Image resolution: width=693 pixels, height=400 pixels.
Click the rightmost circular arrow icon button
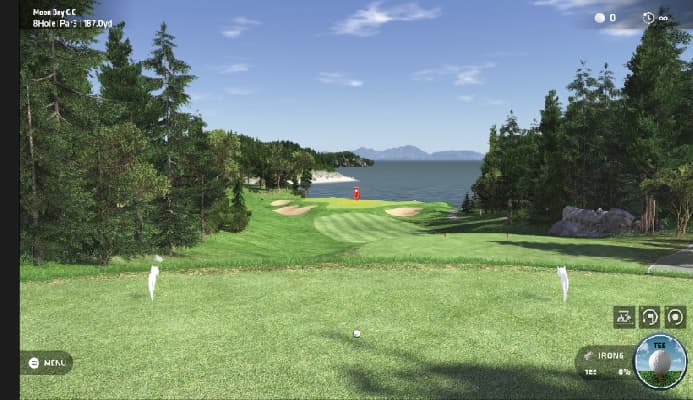676,317
